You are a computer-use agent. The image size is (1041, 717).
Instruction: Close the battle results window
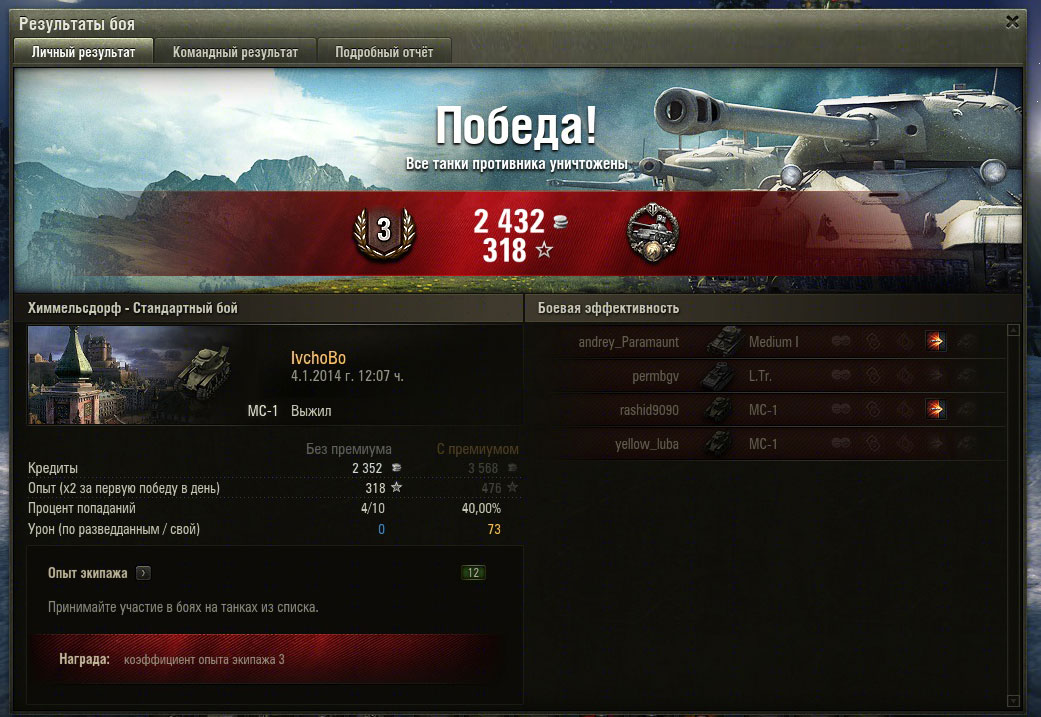(1013, 21)
